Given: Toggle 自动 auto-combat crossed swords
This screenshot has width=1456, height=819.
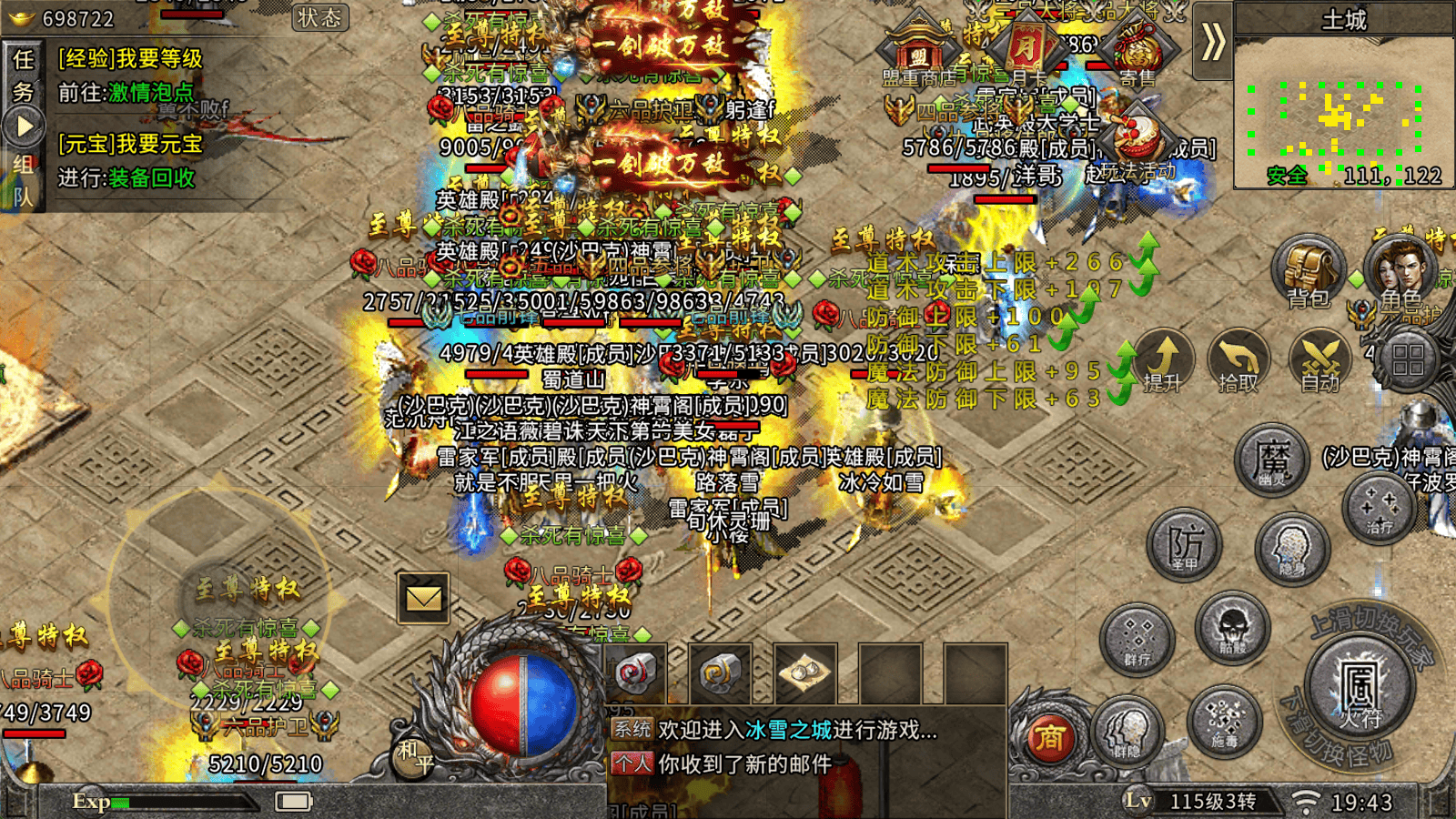Looking at the screenshot, I should (x=1320, y=359).
